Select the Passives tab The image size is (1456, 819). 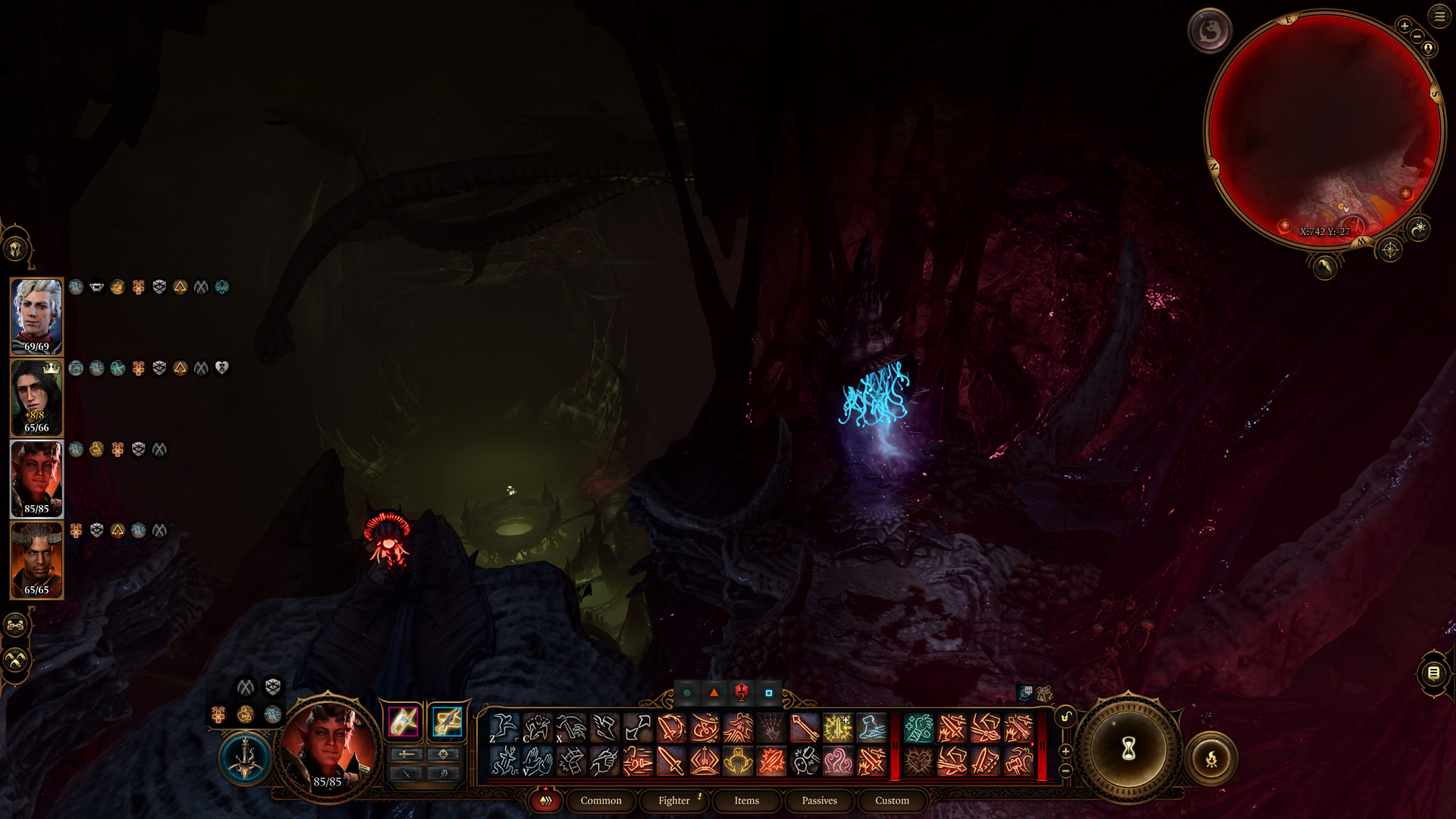point(819,801)
